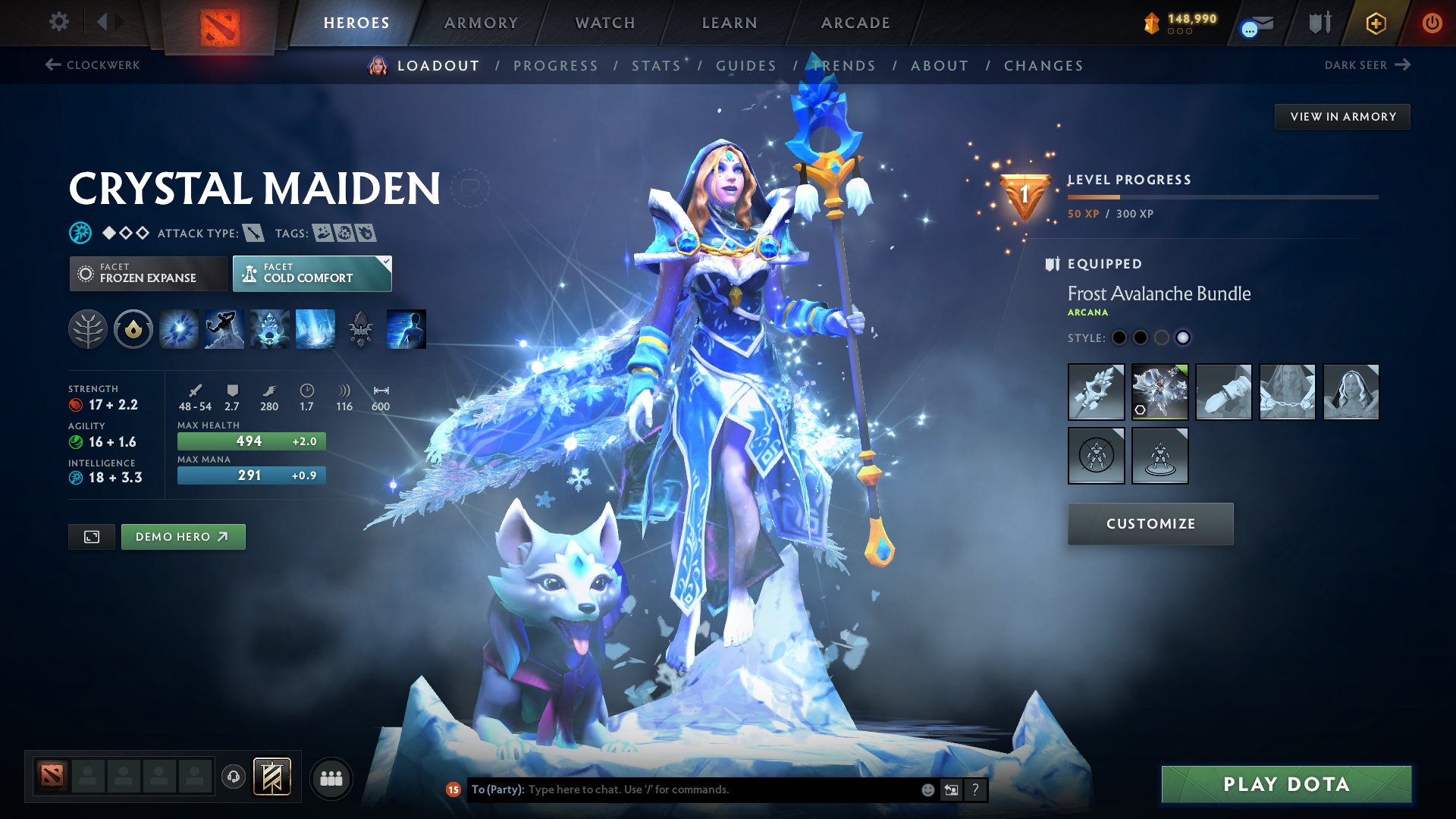Open the Crystal Nova ability details
Viewport: 1456px width, 819px height.
pyautogui.click(x=178, y=328)
